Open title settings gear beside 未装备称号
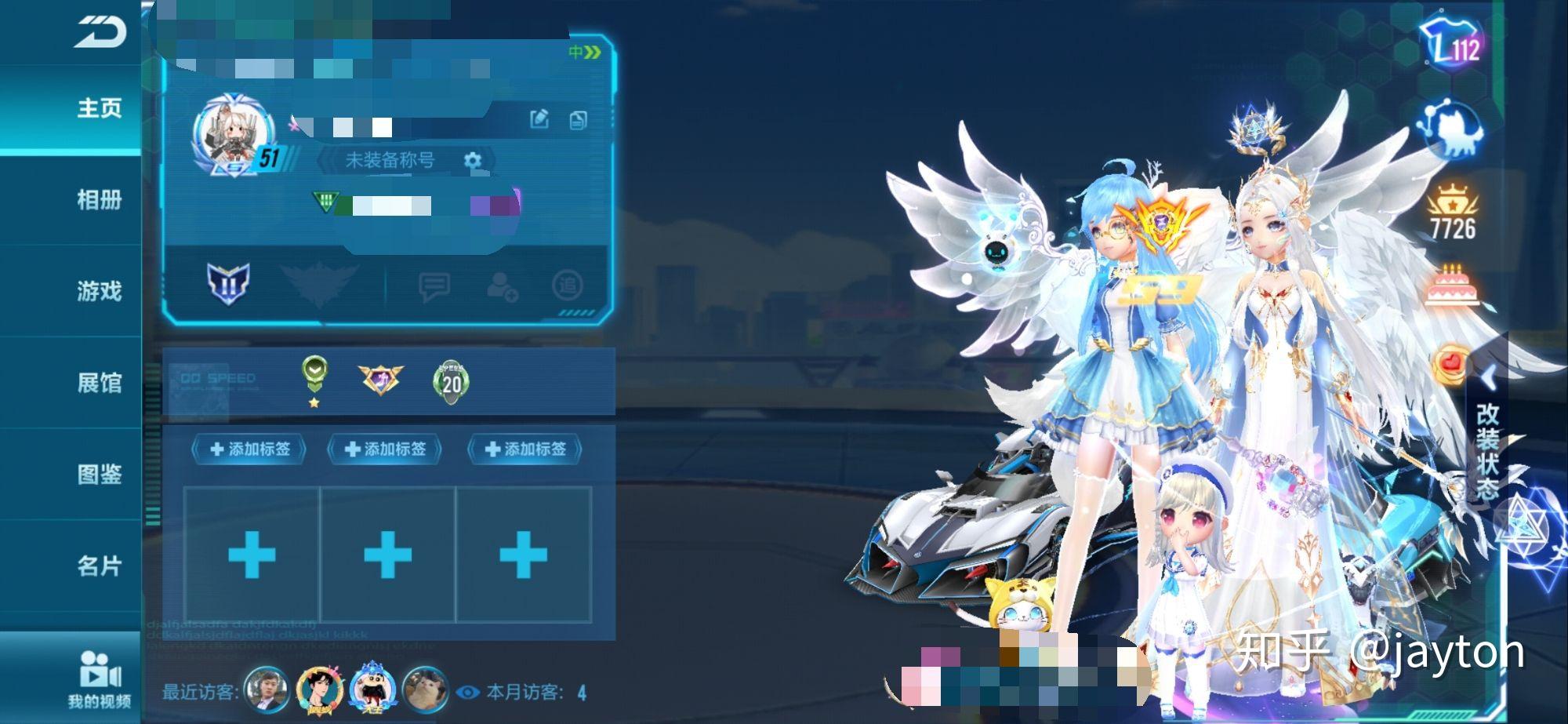 [x=472, y=161]
